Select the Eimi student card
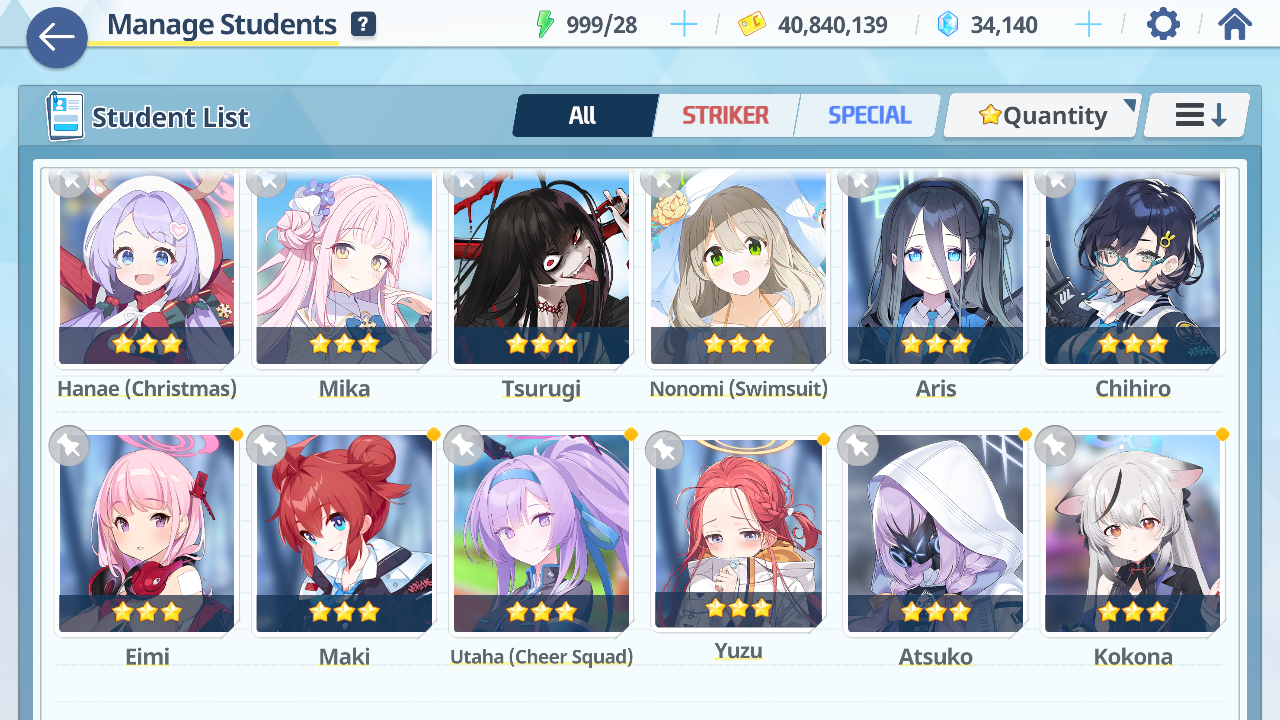The image size is (1280, 720). click(x=147, y=534)
